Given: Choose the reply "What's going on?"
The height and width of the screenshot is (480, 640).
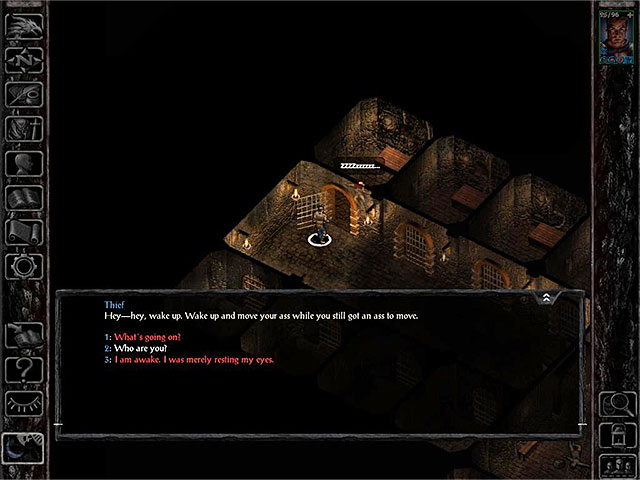Looking at the screenshot, I should click(x=148, y=337).
